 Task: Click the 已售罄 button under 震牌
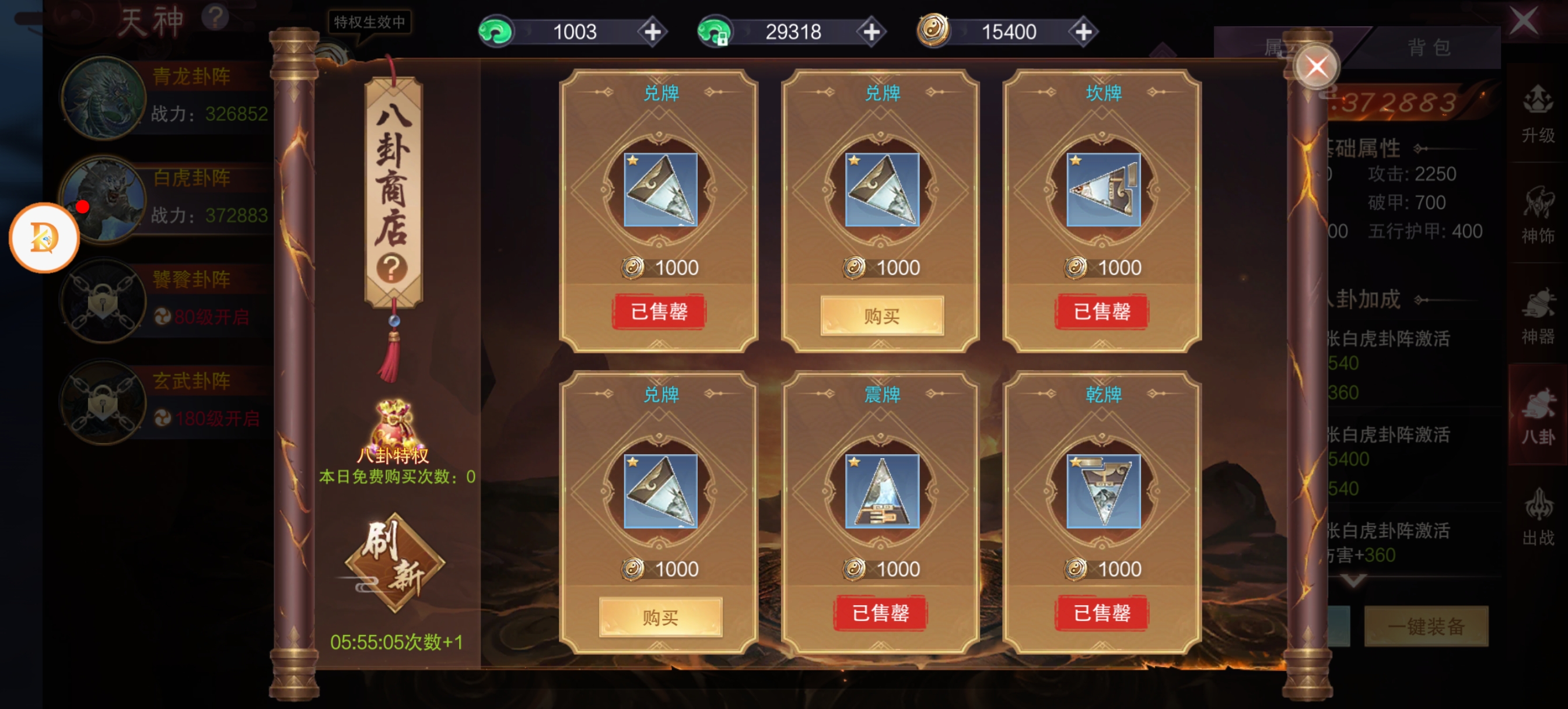[x=880, y=613]
